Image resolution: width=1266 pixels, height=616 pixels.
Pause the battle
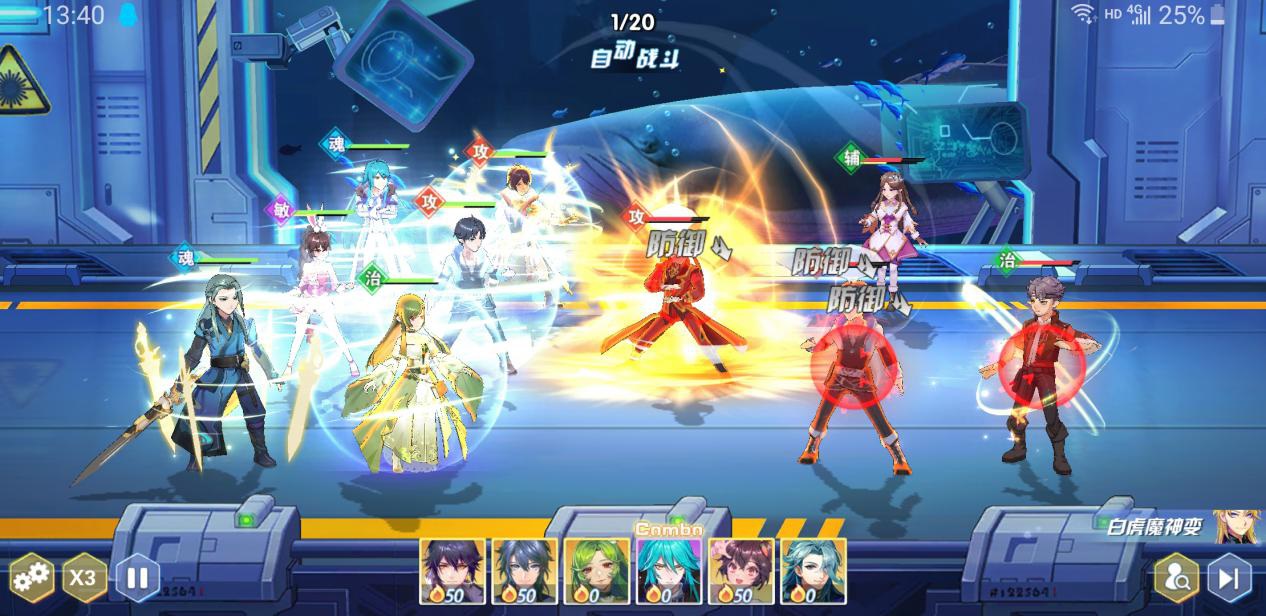click(138, 577)
